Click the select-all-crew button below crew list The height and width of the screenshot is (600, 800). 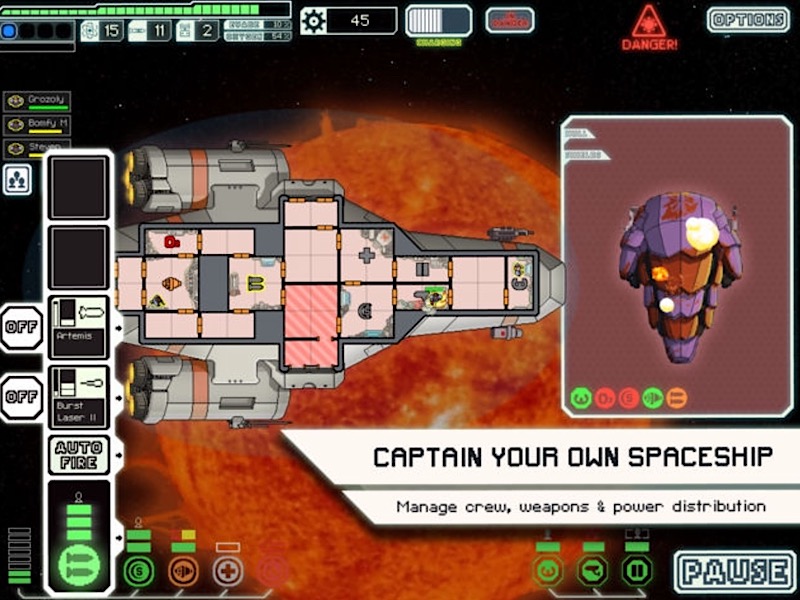tap(18, 179)
